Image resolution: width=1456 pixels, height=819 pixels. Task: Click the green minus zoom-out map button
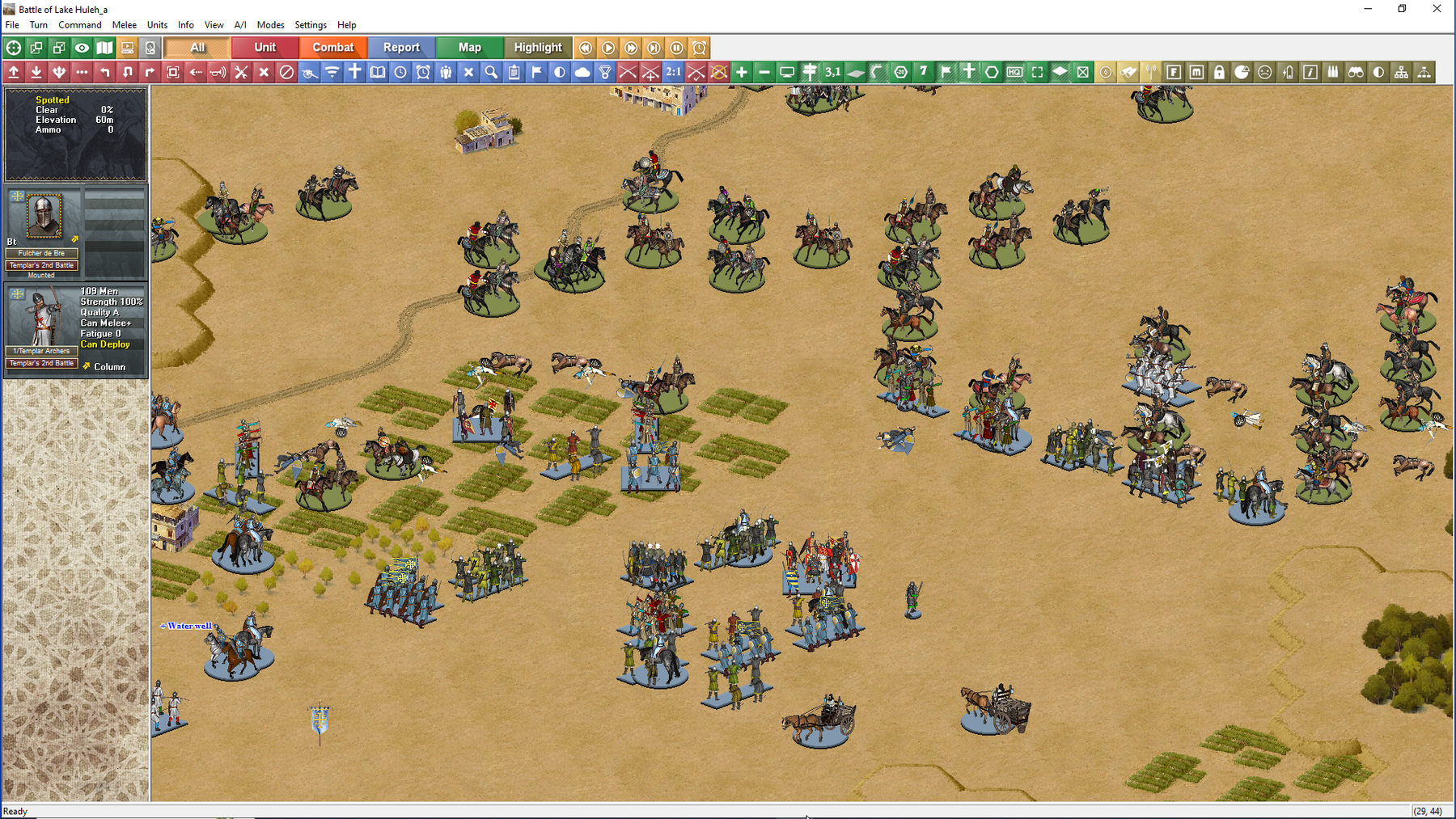[x=764, y=73]
